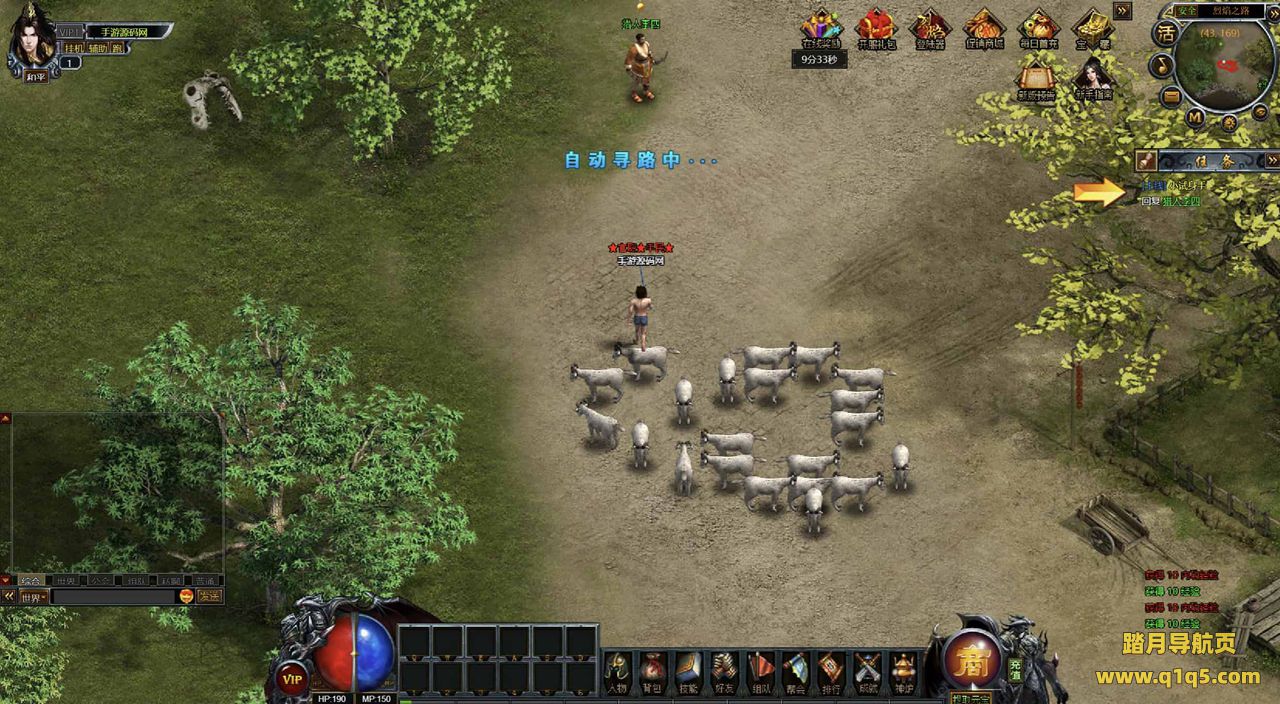Image resolution: width=1280 pixels, height=704 pixels.
Task: Click the 猎人李四 quest tracker link
Action: (1180, 201)
